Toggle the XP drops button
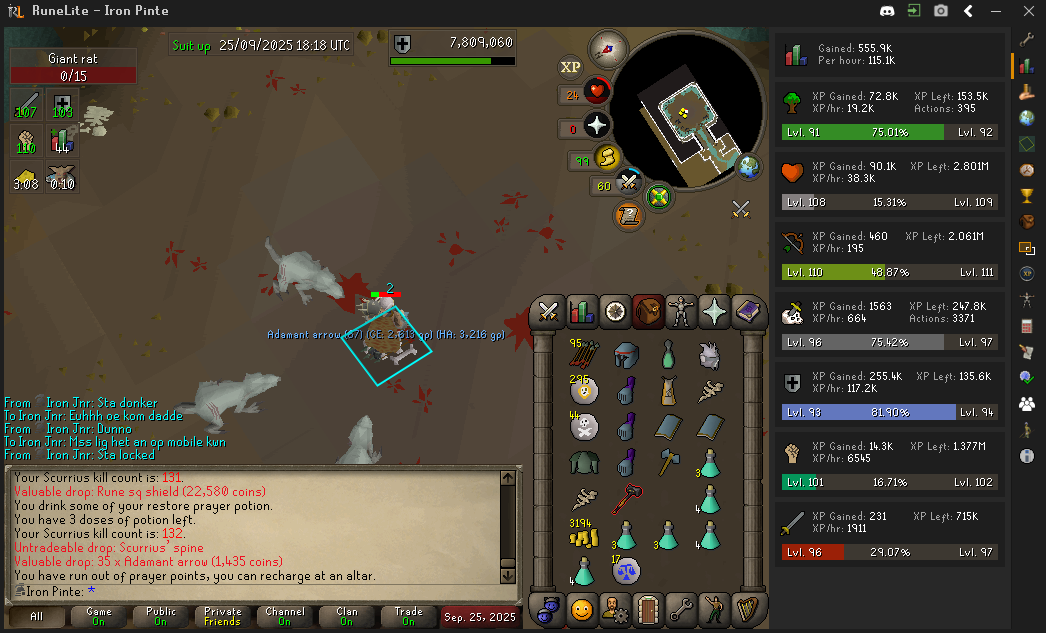This screenshot has width=1046, height=633. pos(571,67)
